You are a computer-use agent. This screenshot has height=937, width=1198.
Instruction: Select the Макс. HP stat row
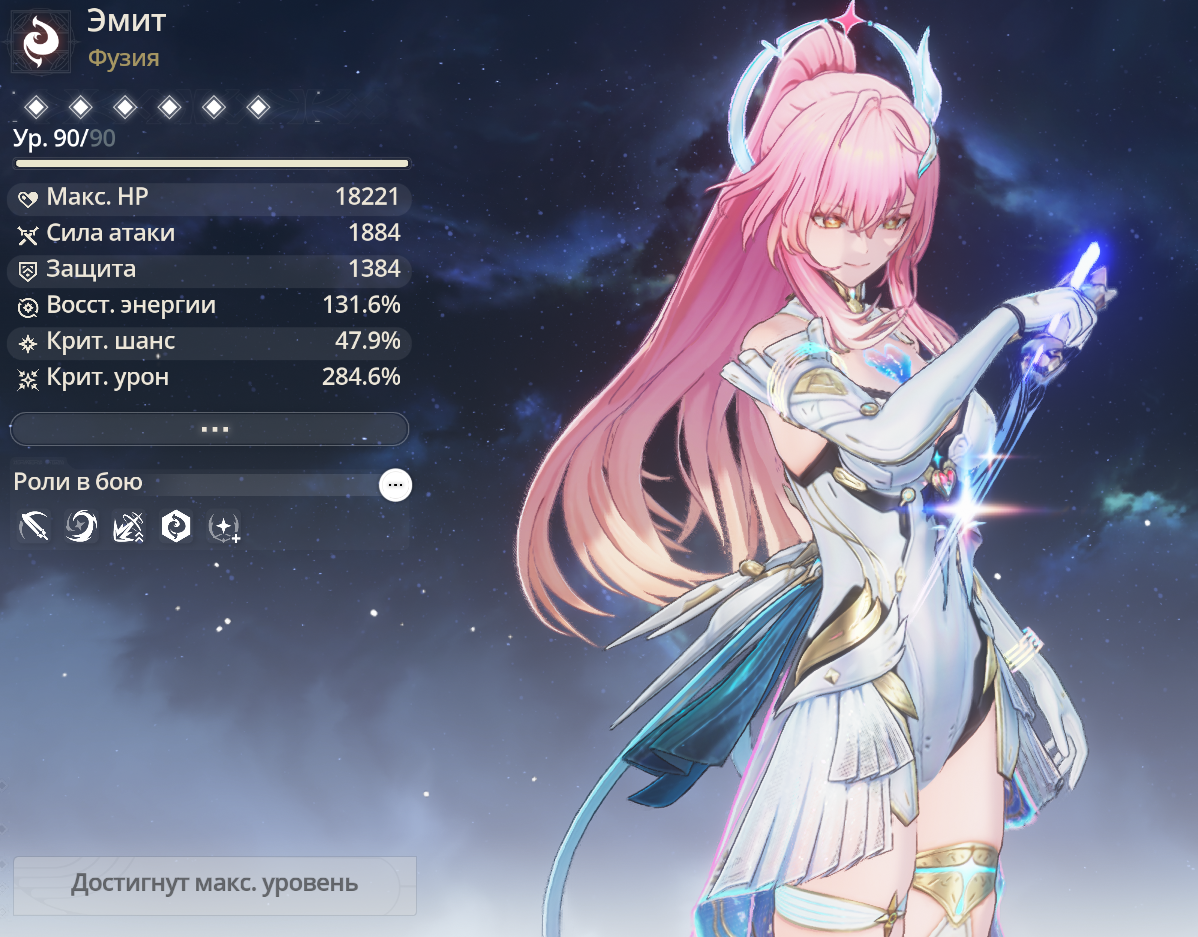tap(209, 197)
